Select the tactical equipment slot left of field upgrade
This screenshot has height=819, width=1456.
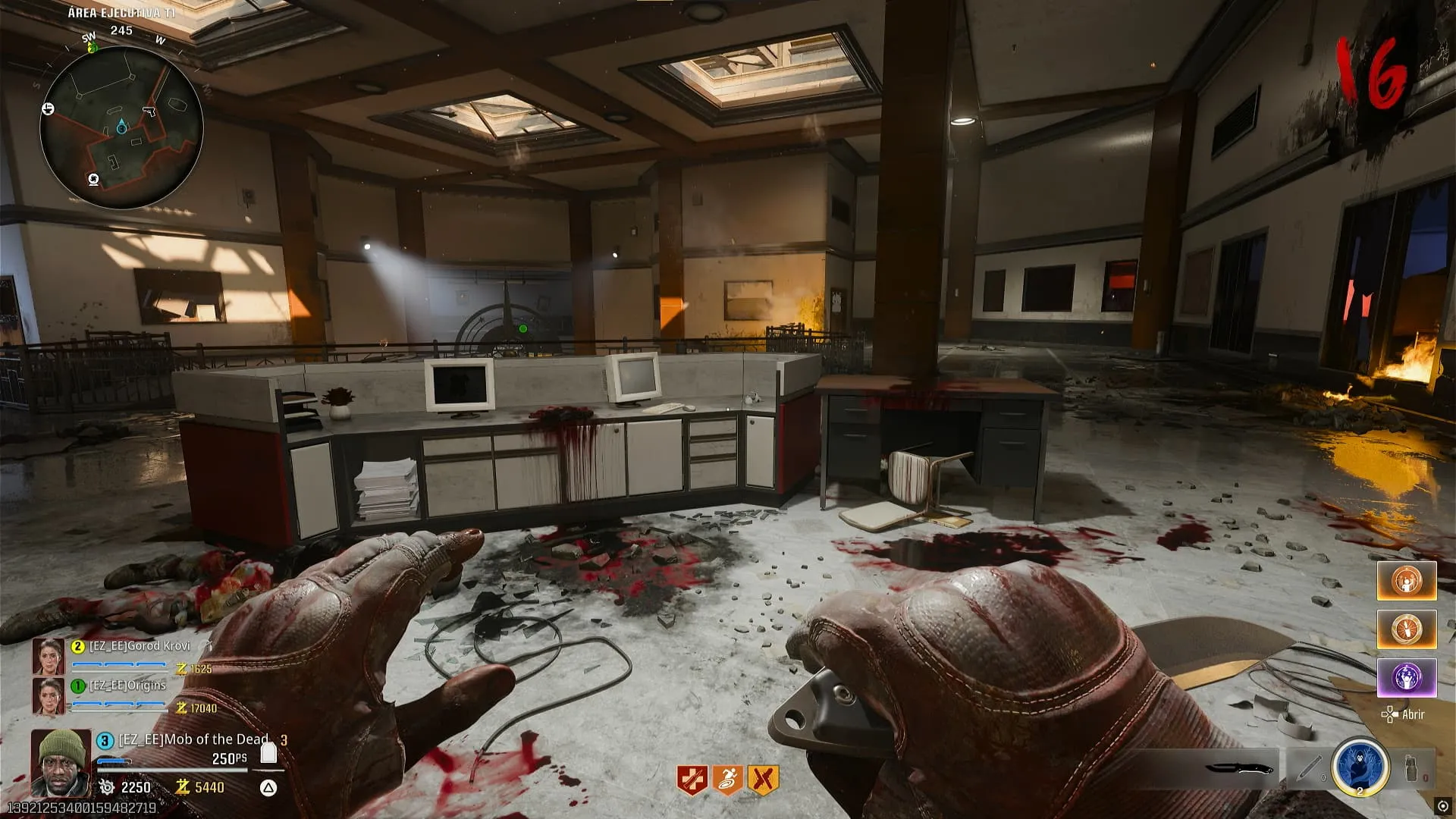[x=1307, y=768]
